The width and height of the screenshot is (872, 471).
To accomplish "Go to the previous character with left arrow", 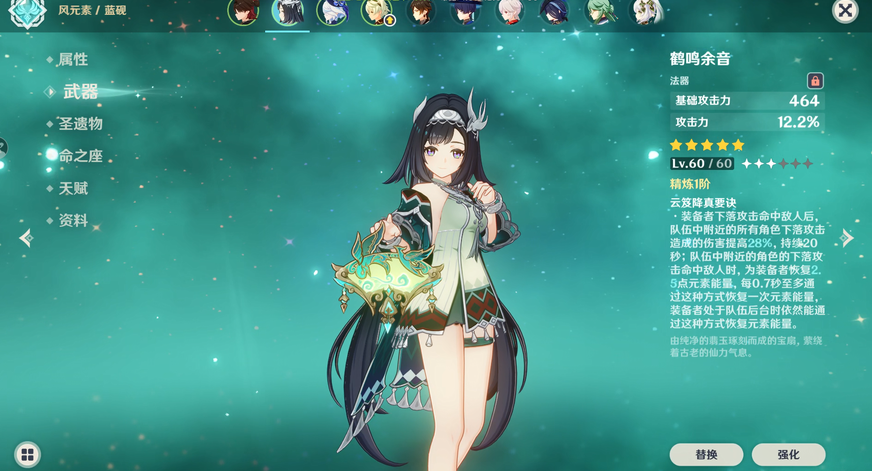I will (26, 238).
